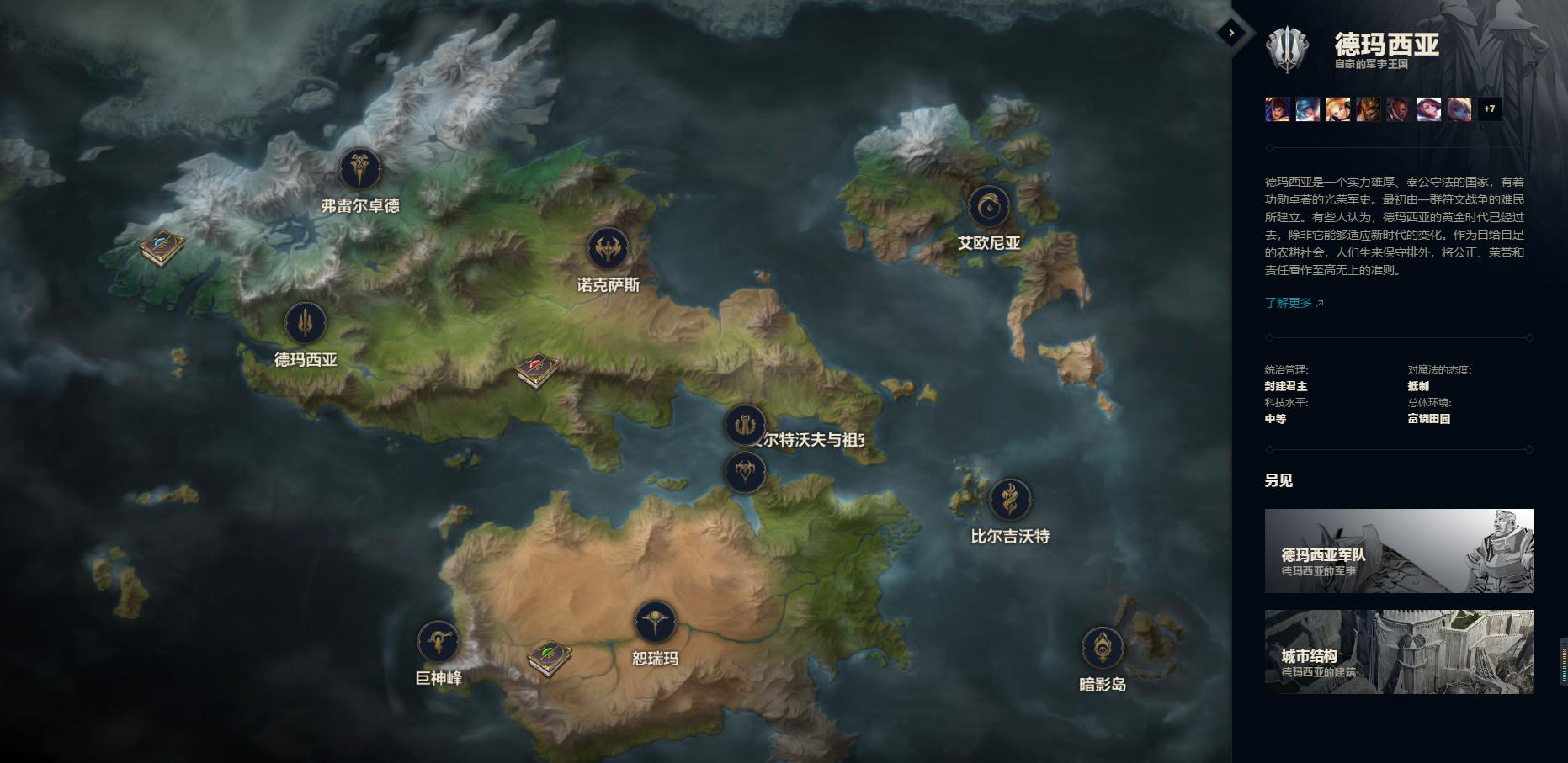The height and width of the screenshot is (763, 1568).
Task: Open the story book with blue gem
Action: (x=162, y=248)
